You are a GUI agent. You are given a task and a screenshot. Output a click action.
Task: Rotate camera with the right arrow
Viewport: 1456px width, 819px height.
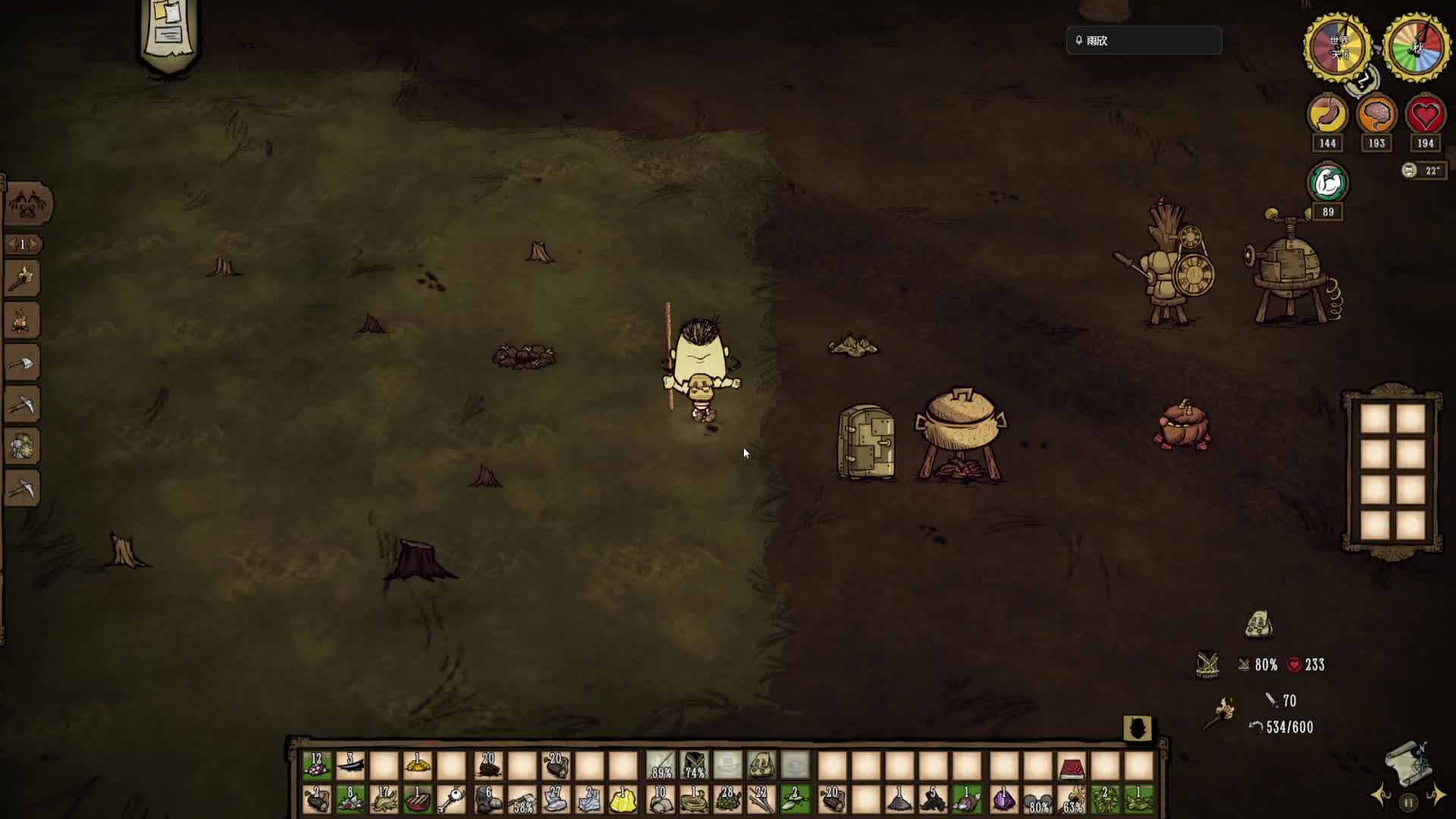coord(1436,796)
